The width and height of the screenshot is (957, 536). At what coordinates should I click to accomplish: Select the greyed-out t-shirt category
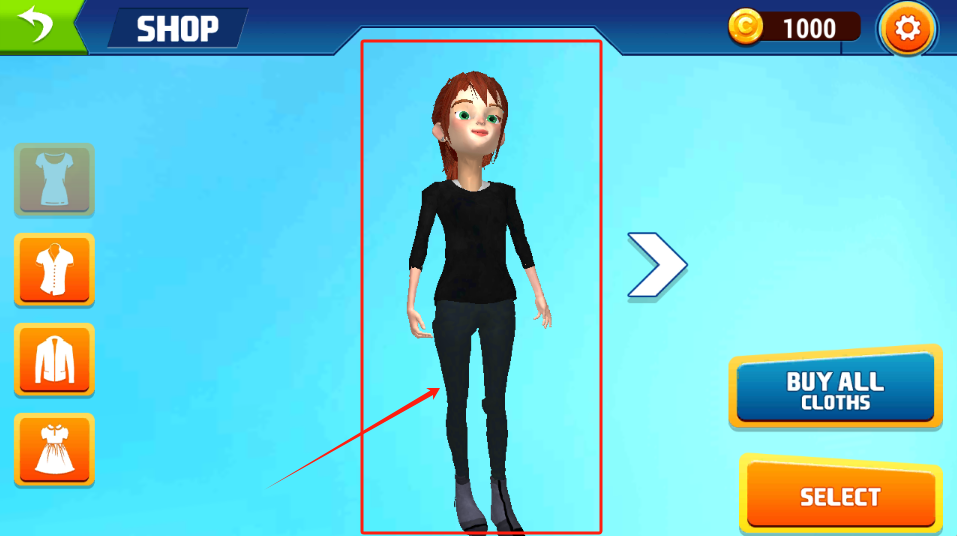(x=54, y=180)
